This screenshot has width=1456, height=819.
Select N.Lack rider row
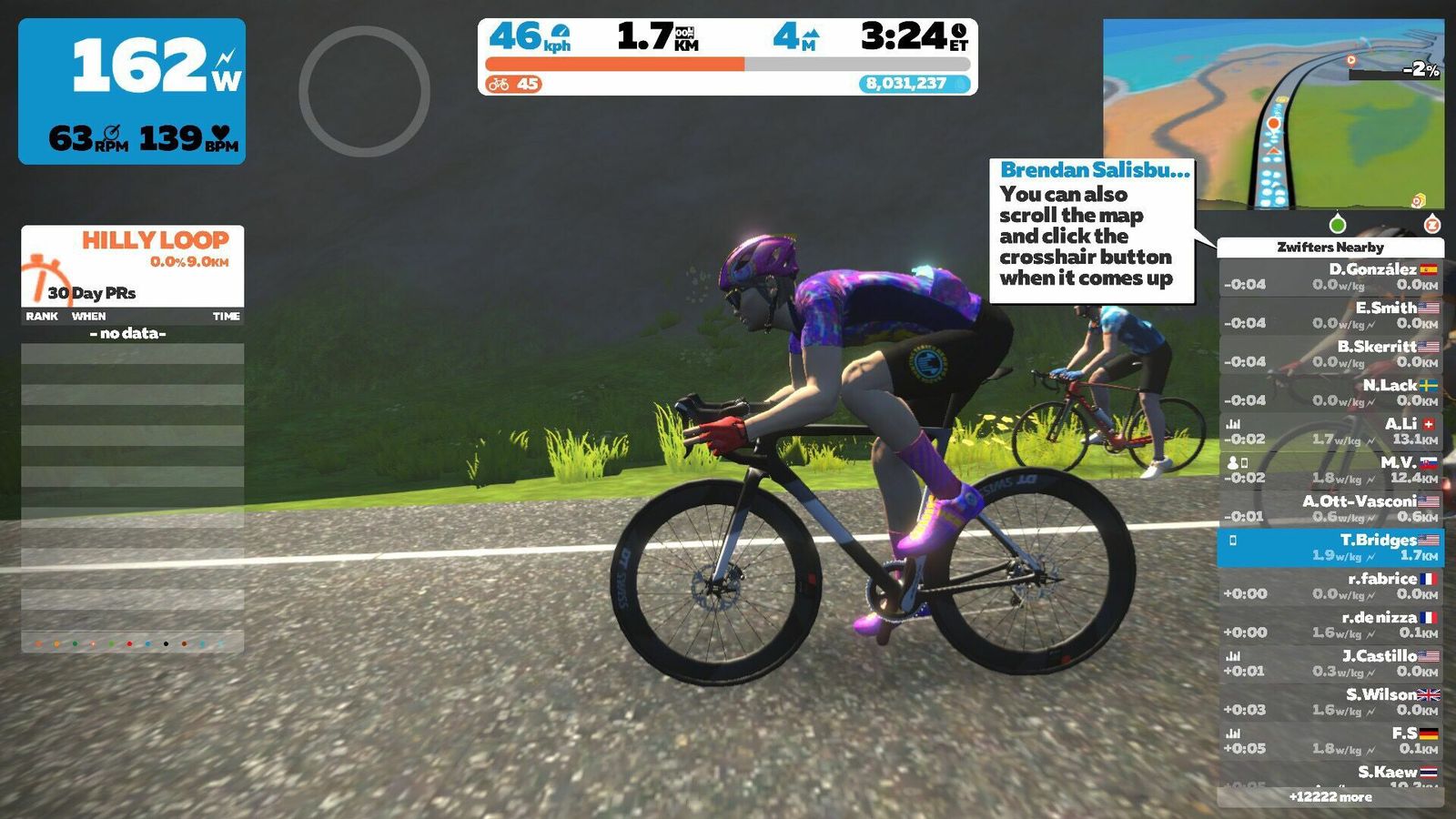(1330, 392)
